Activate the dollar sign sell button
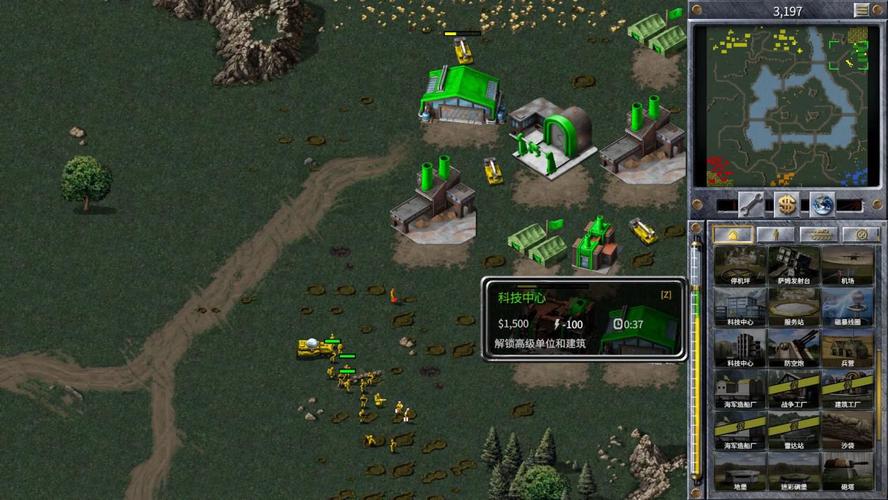Image resolution: width=888 pixels, height=500 pixels. [787, 204]
